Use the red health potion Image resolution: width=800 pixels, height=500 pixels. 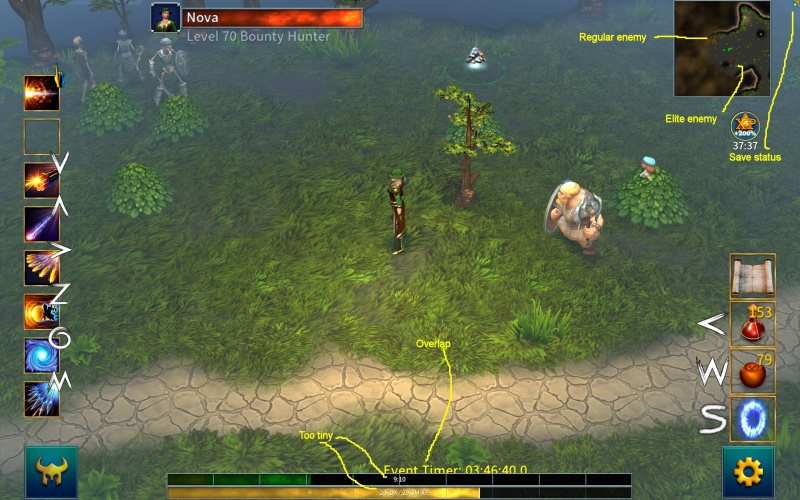[752, 324]
